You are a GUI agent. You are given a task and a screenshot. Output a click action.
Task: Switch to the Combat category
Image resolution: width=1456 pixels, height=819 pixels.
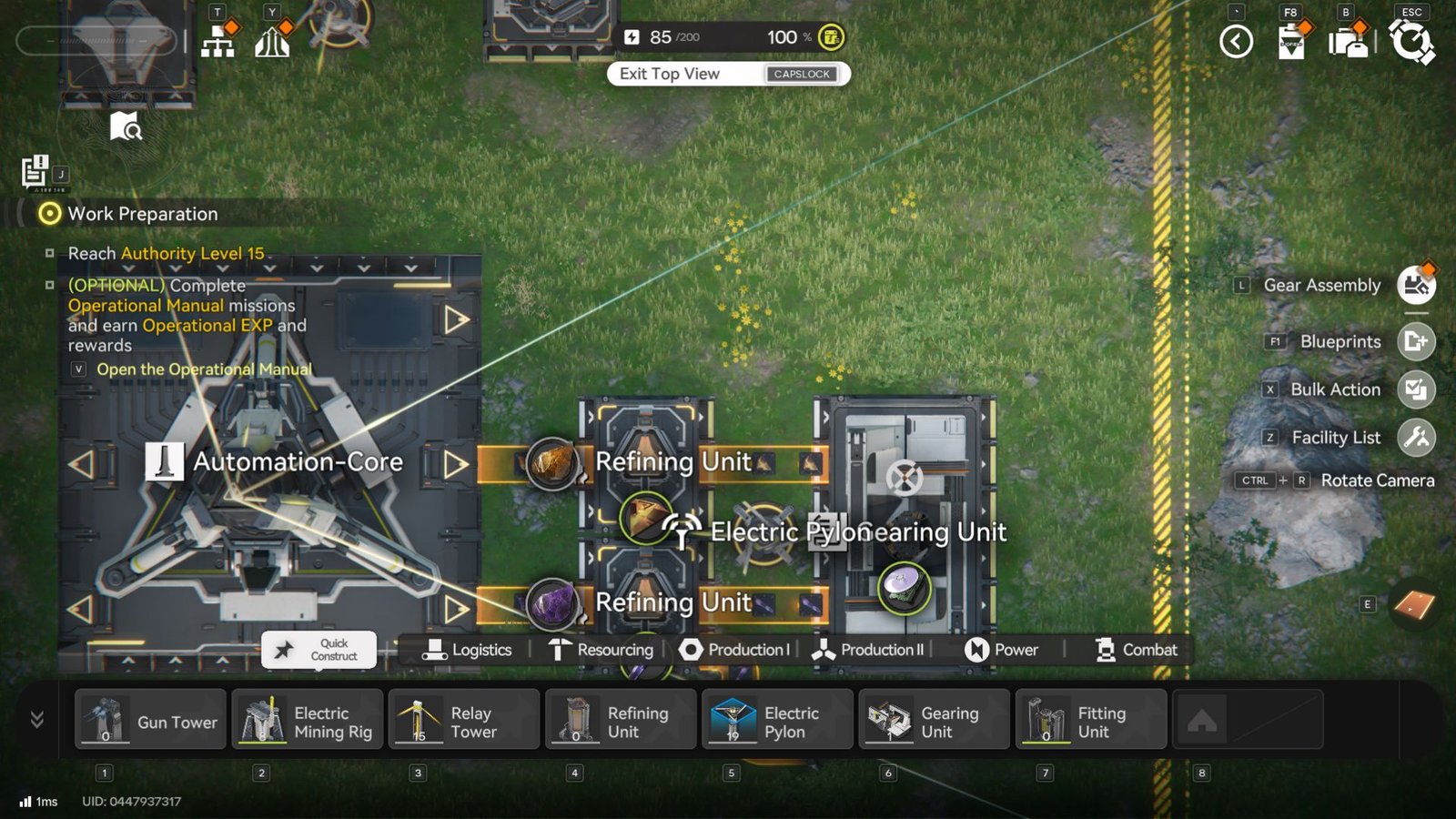click(x=1134, y=650)
